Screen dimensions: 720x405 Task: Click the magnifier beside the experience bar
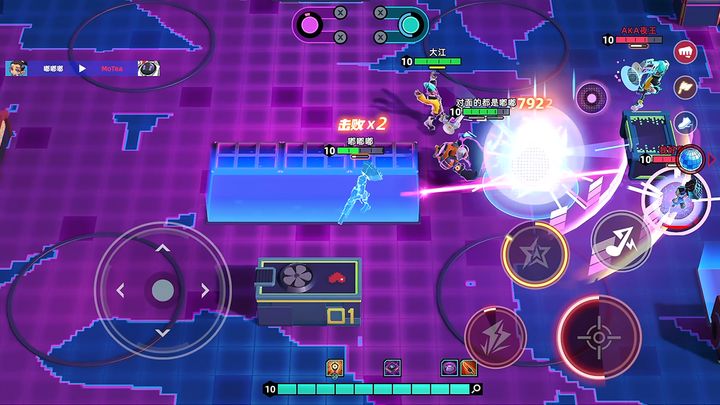coord(476,389)
